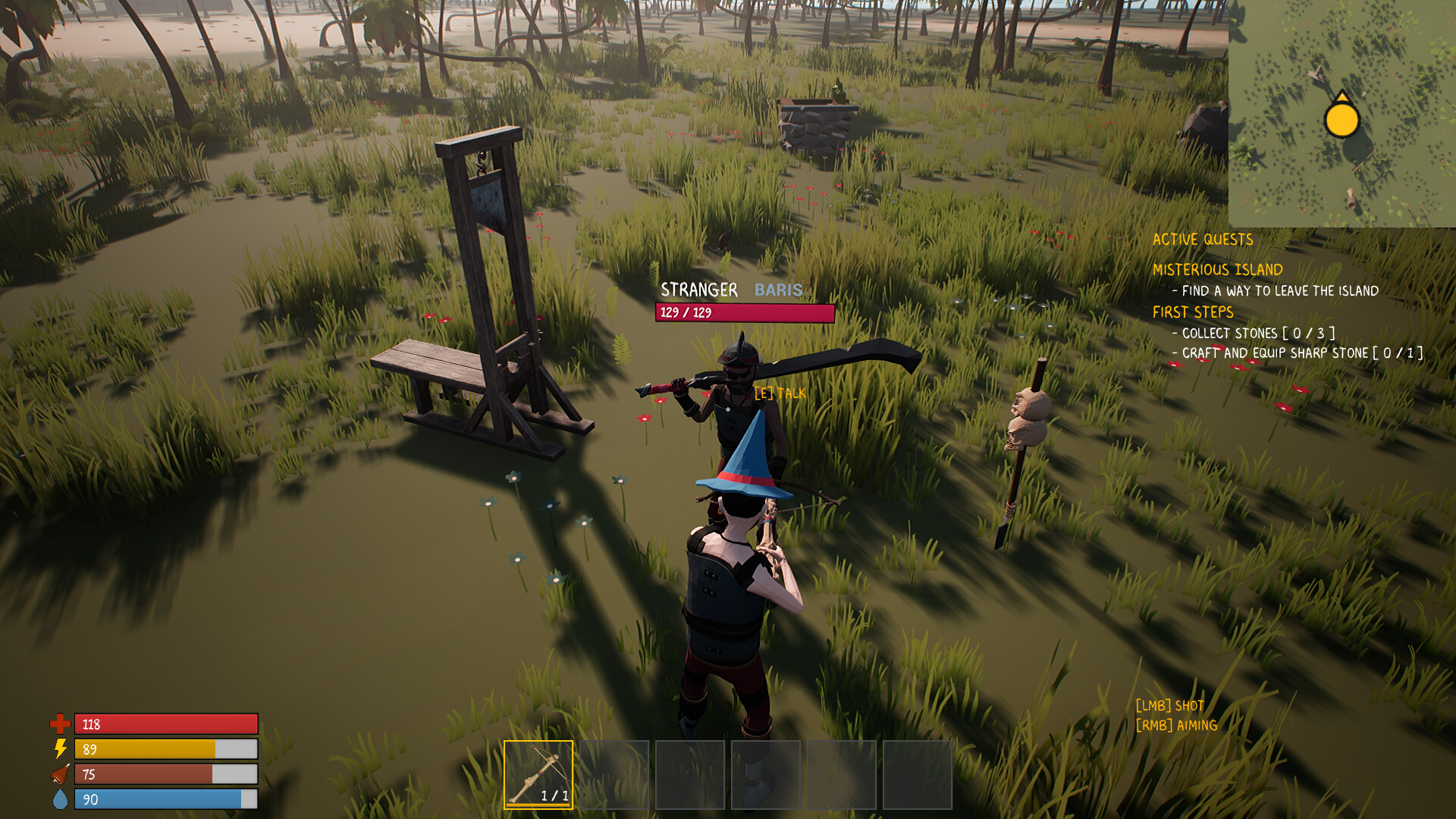Expand the MISTERIOUS ISLAND quest entry
The image size is (1456, 819).
pyautogui.click(x=1217, y=269)
